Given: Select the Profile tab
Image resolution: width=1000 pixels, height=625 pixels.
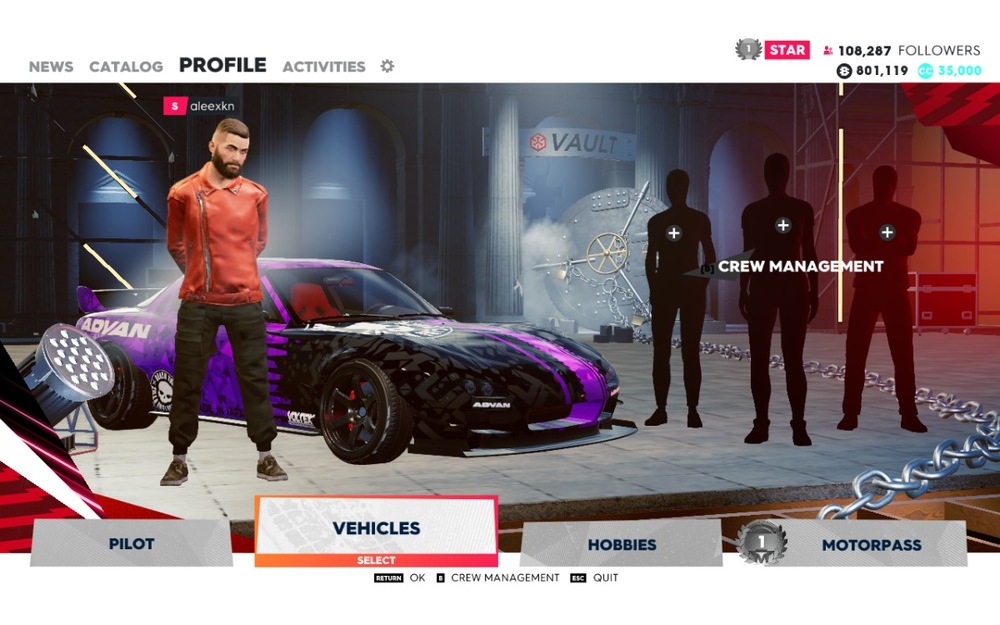Looking at the screenshot, I should pos(222,66).
